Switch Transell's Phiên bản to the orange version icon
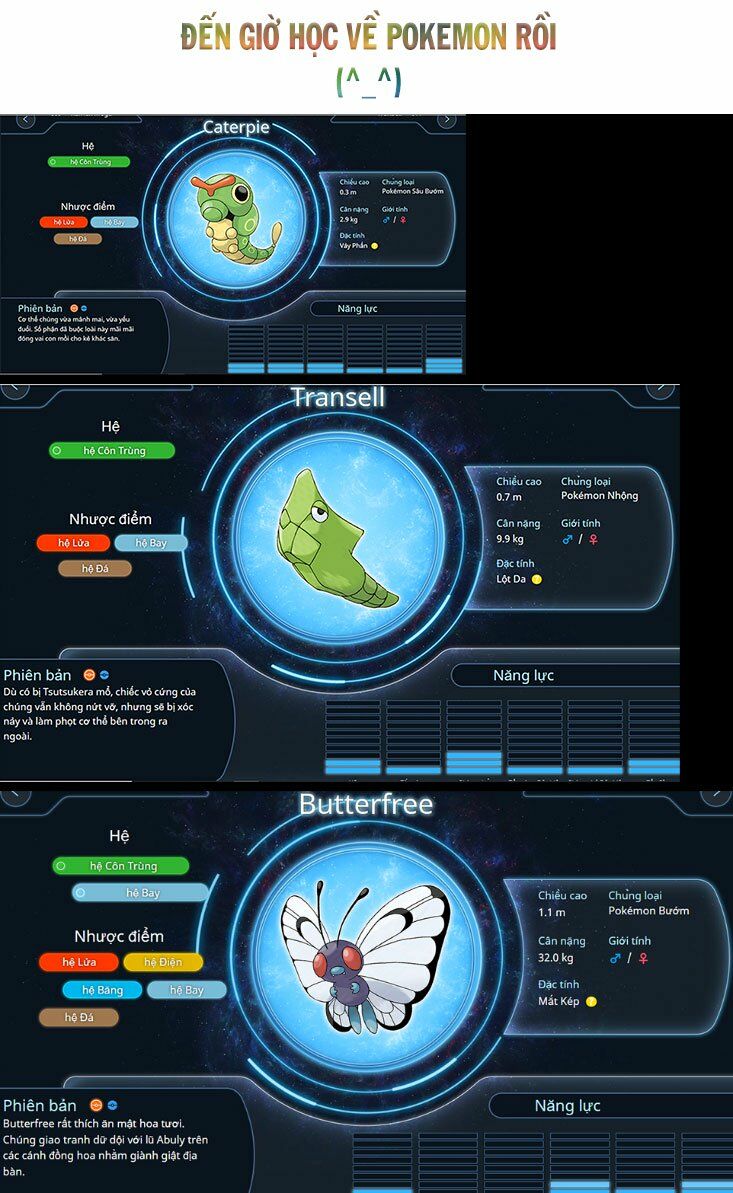The width and height of the screenshot is (733, 1193). point(89,675)
